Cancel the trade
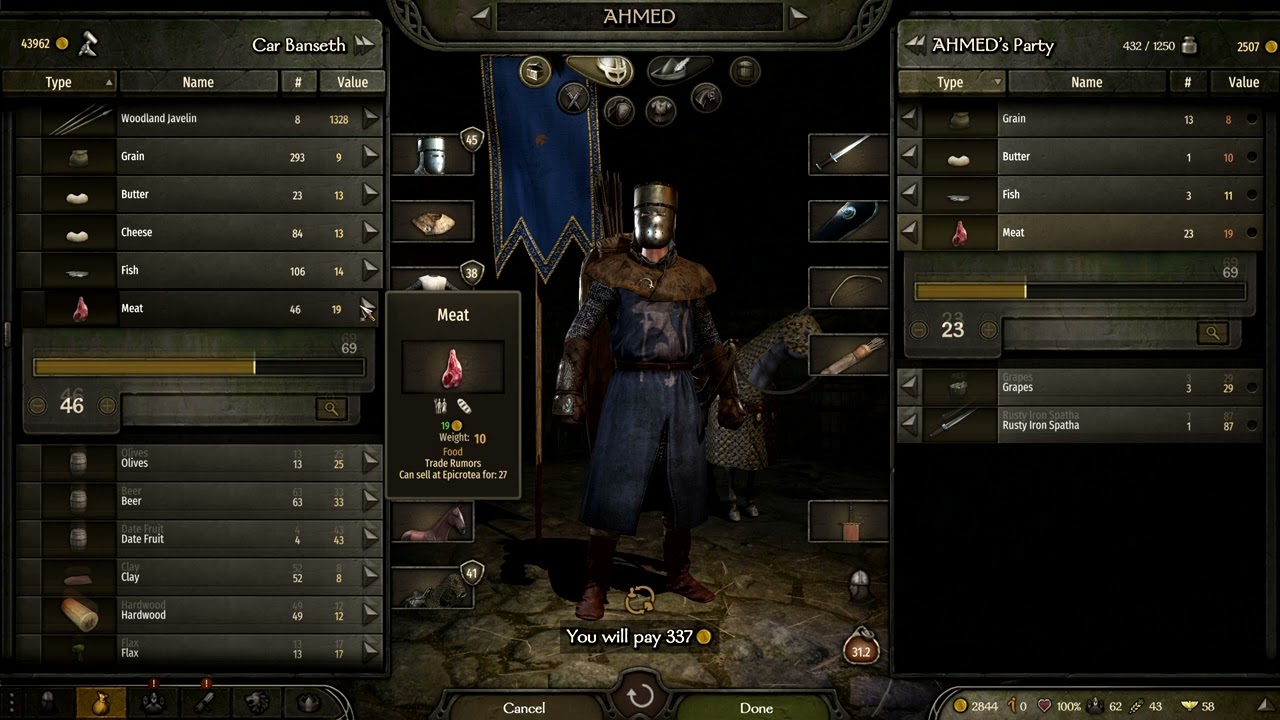This screenshot has height=720, width=1280. (x=524, y=708)
